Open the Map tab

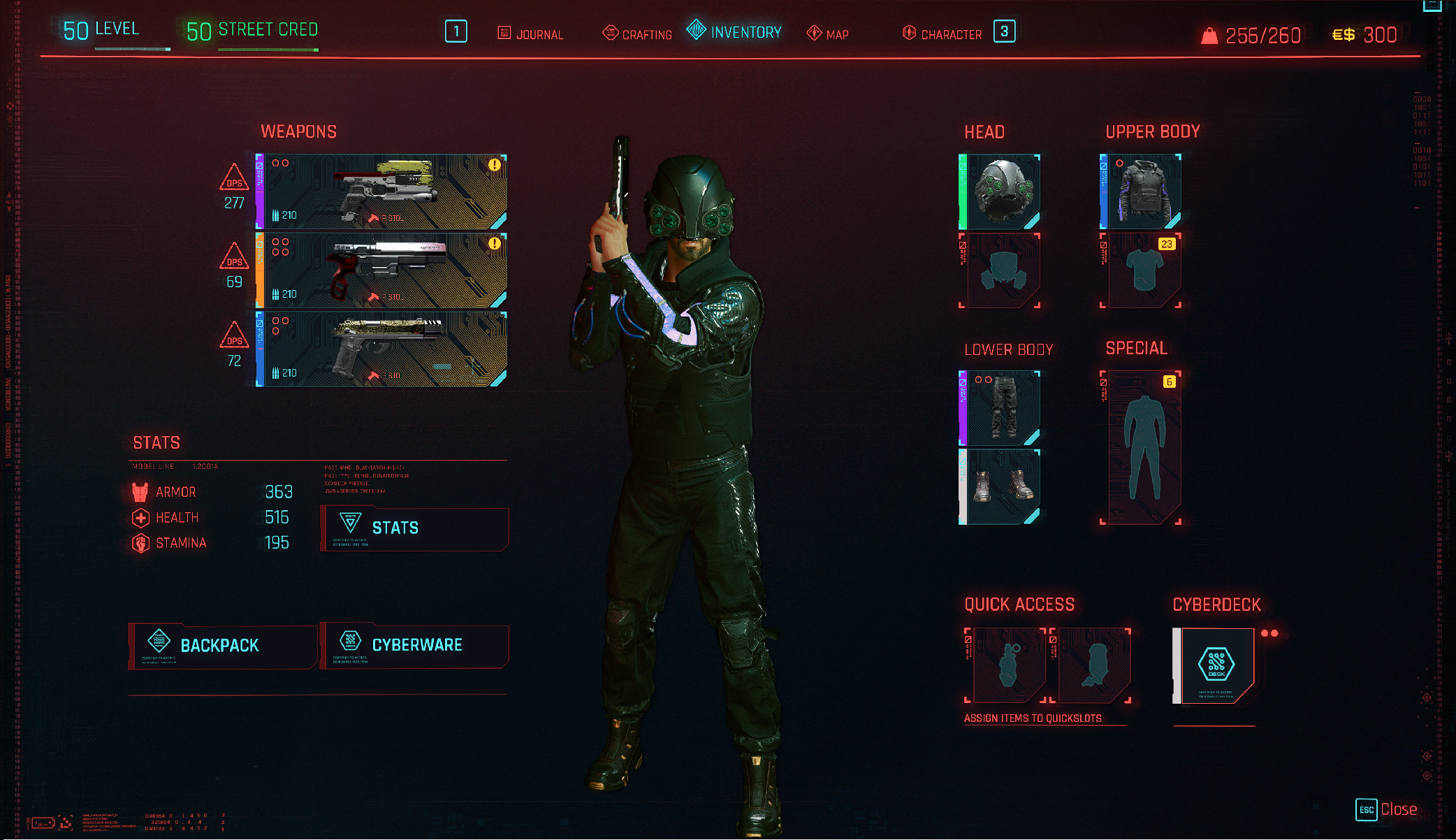click(x=828, y=34)
